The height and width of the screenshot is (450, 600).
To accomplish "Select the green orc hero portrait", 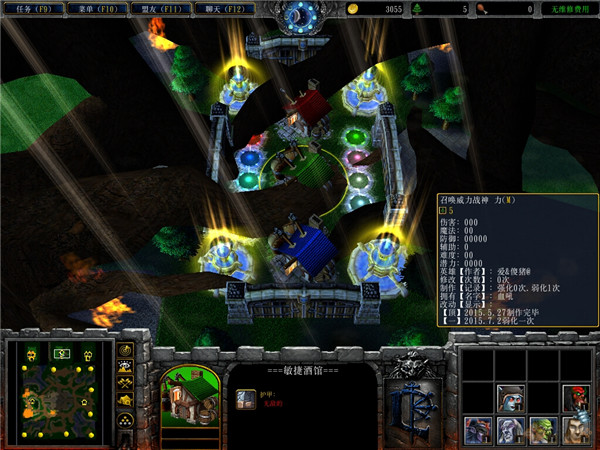I will tap(542, 431).
